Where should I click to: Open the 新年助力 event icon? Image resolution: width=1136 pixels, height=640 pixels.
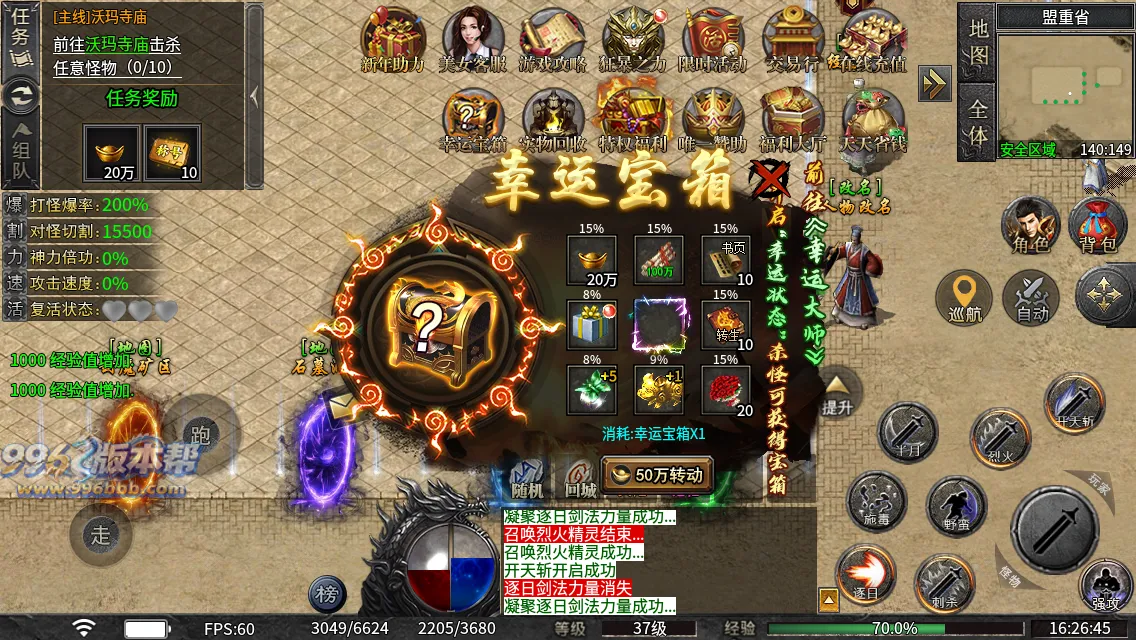393,41
